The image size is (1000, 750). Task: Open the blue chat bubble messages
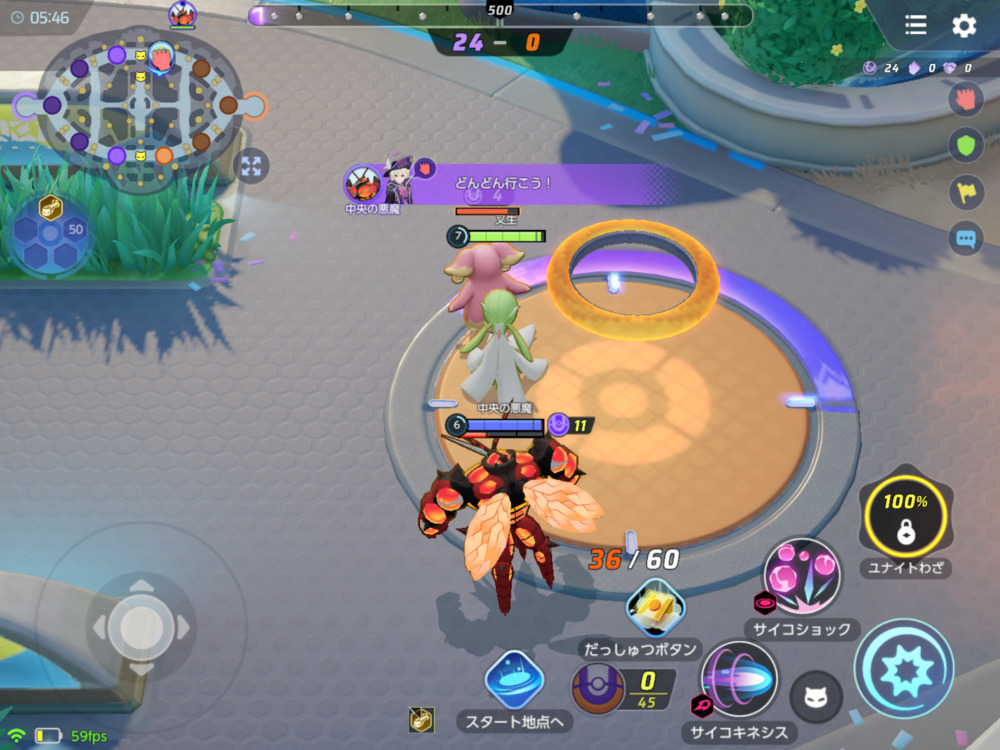[964, 239]
